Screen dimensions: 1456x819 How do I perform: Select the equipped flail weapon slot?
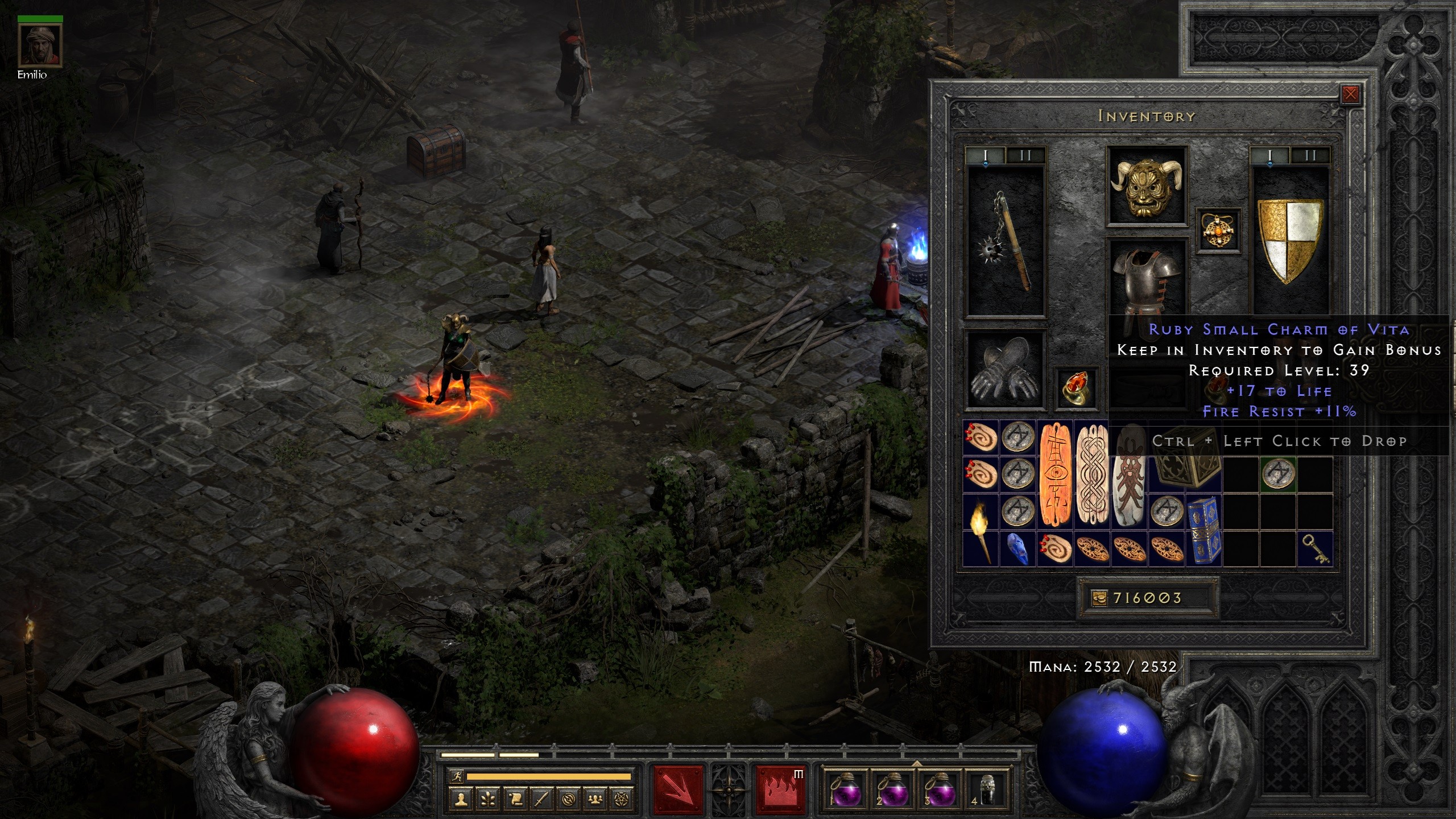pyautogui.click(x=1006, y=241)
